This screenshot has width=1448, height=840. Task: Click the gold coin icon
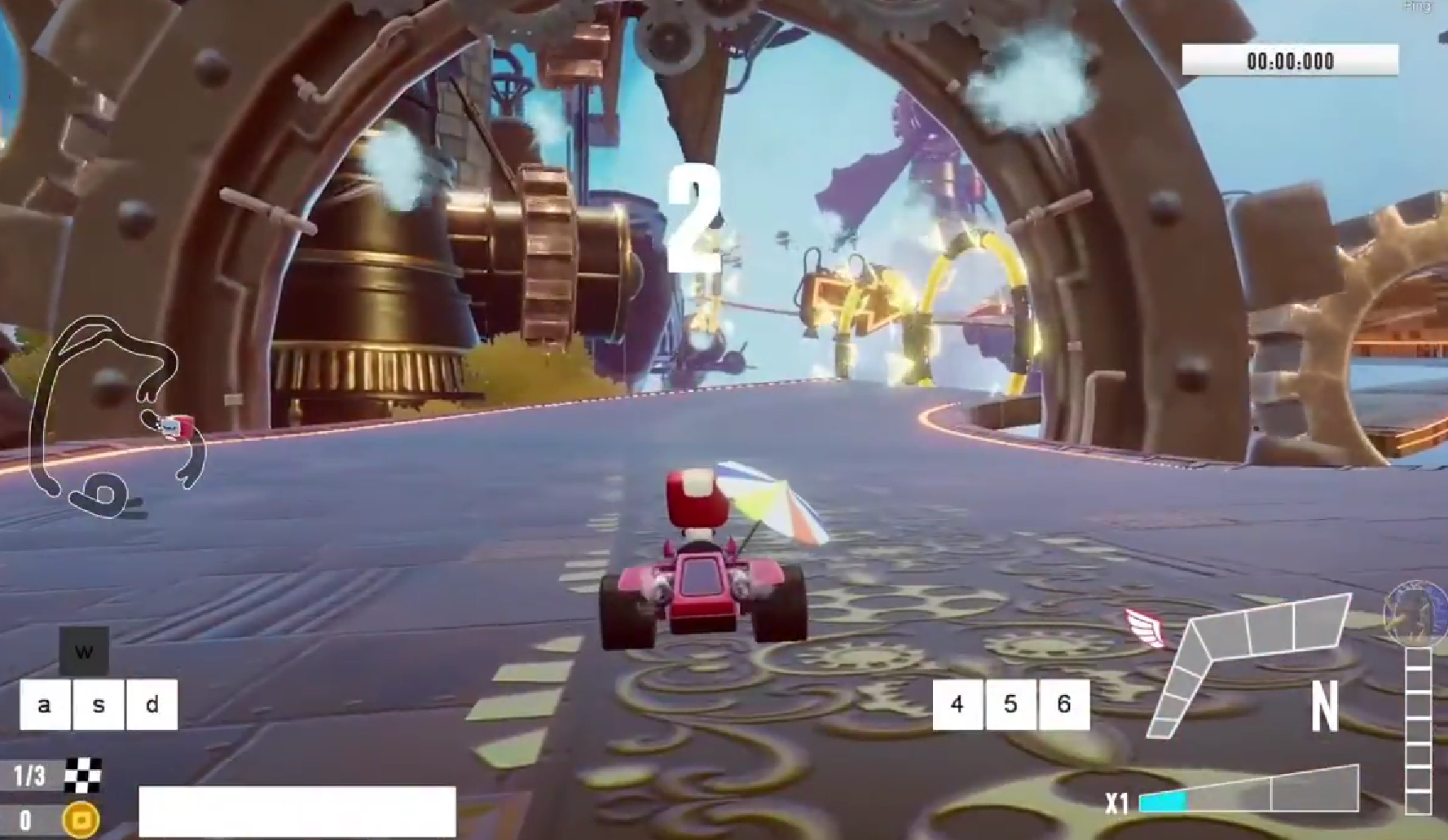[x=81, y=819]
